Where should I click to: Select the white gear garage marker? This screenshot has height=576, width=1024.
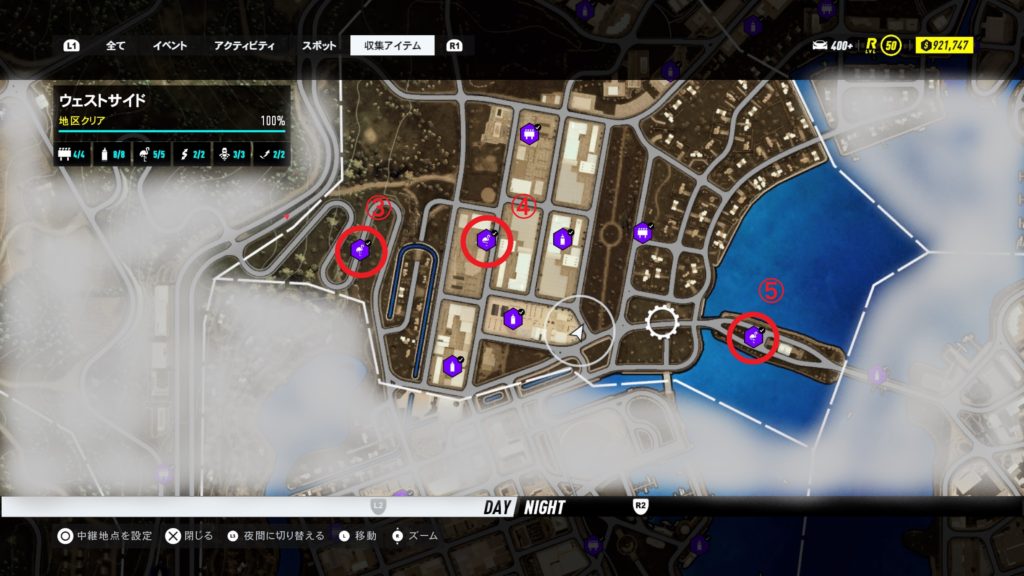662,322
